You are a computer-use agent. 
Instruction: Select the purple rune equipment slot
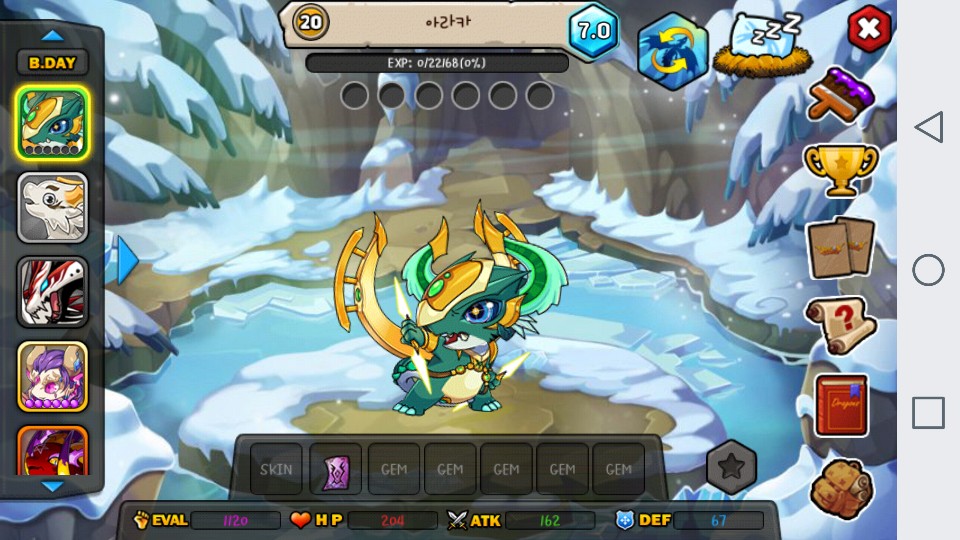335,469
